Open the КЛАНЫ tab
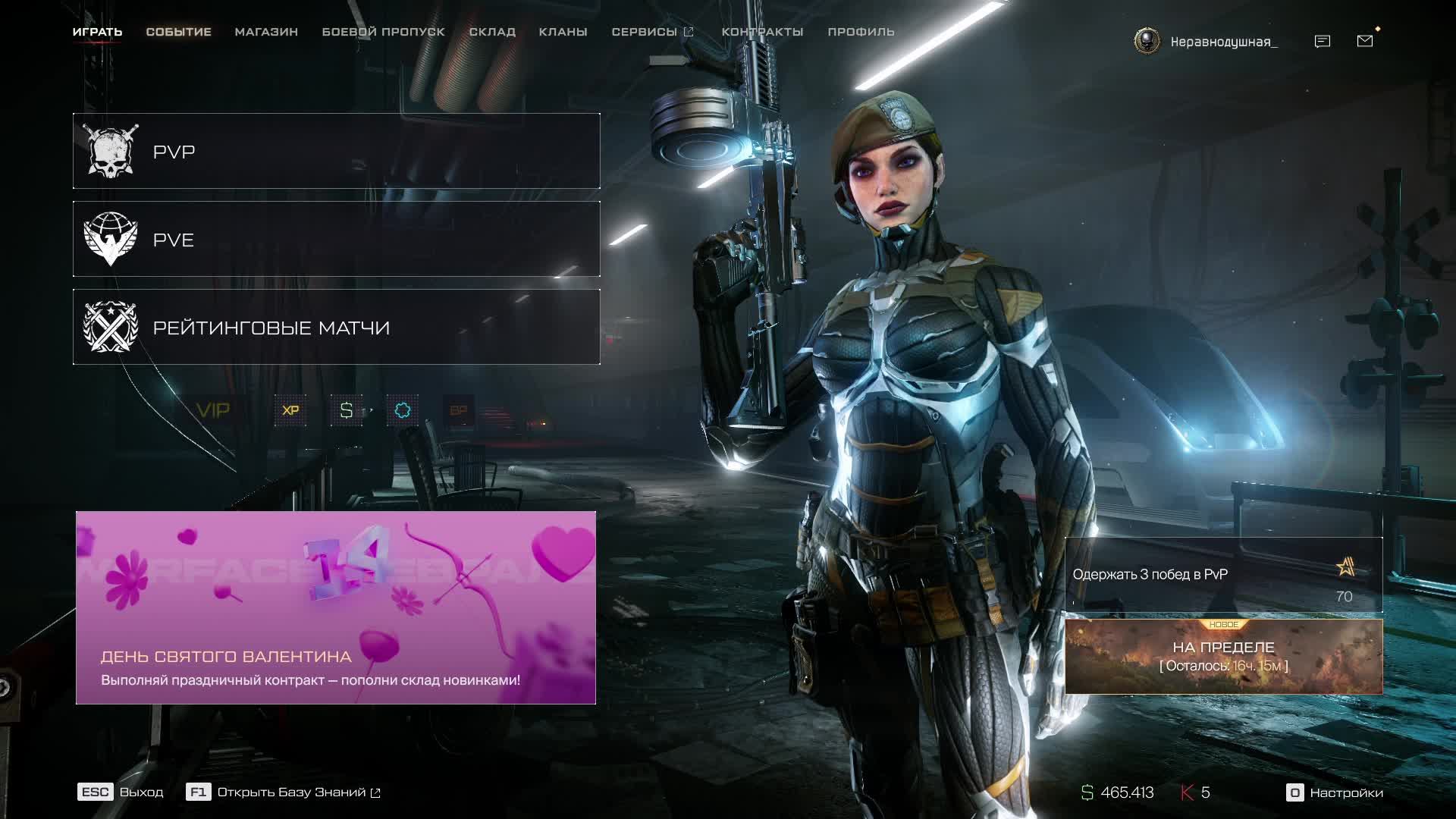Viewport: 1456px width, 819px height. (x=563, y=32)
